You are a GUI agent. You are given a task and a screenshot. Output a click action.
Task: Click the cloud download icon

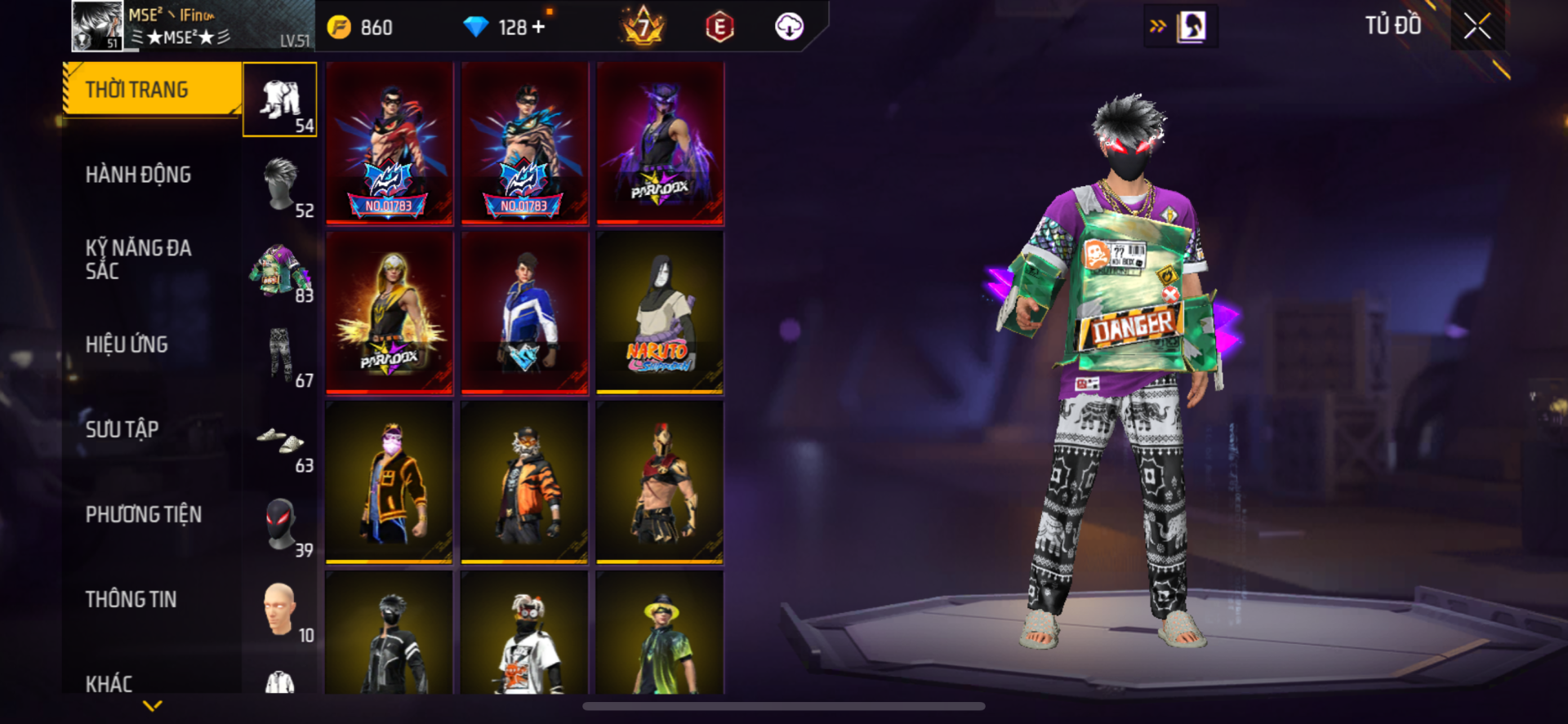(788, 27)
